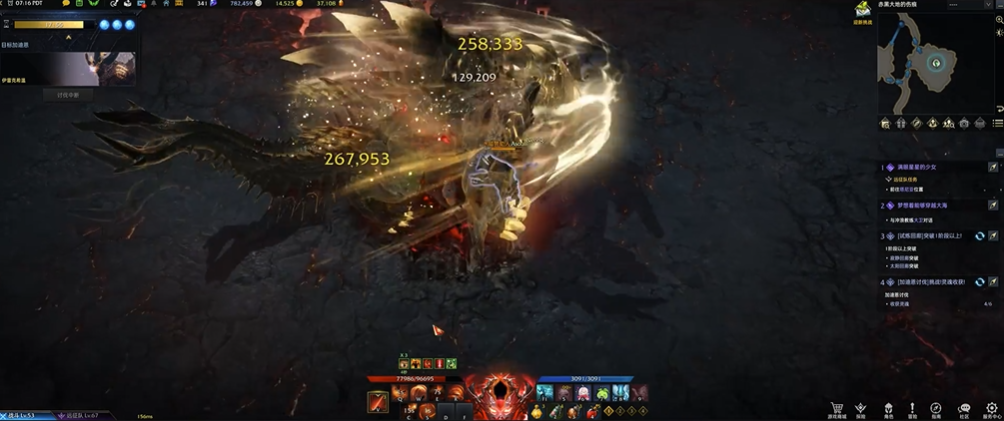1004x421 pixels.
Task: Open the Character menu helmet icon
Action: 887,408
